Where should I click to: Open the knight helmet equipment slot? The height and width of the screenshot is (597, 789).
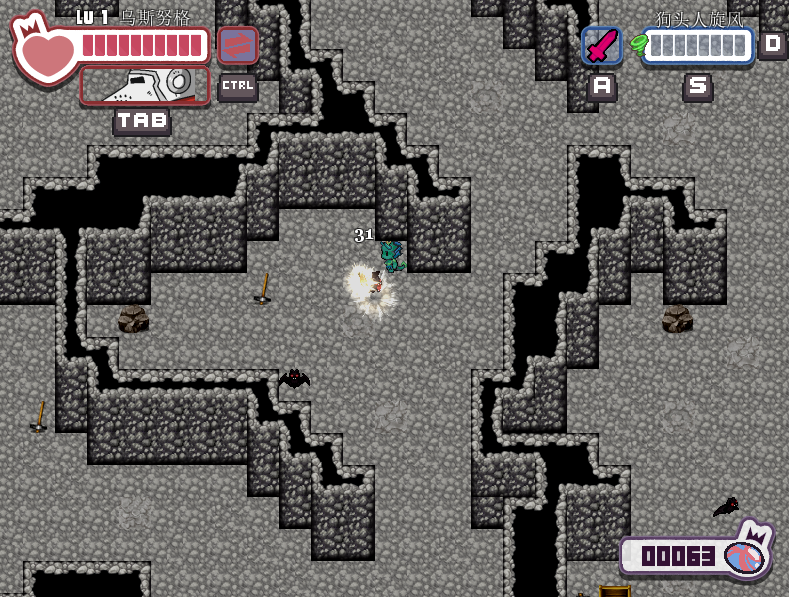tap(145, 85)
